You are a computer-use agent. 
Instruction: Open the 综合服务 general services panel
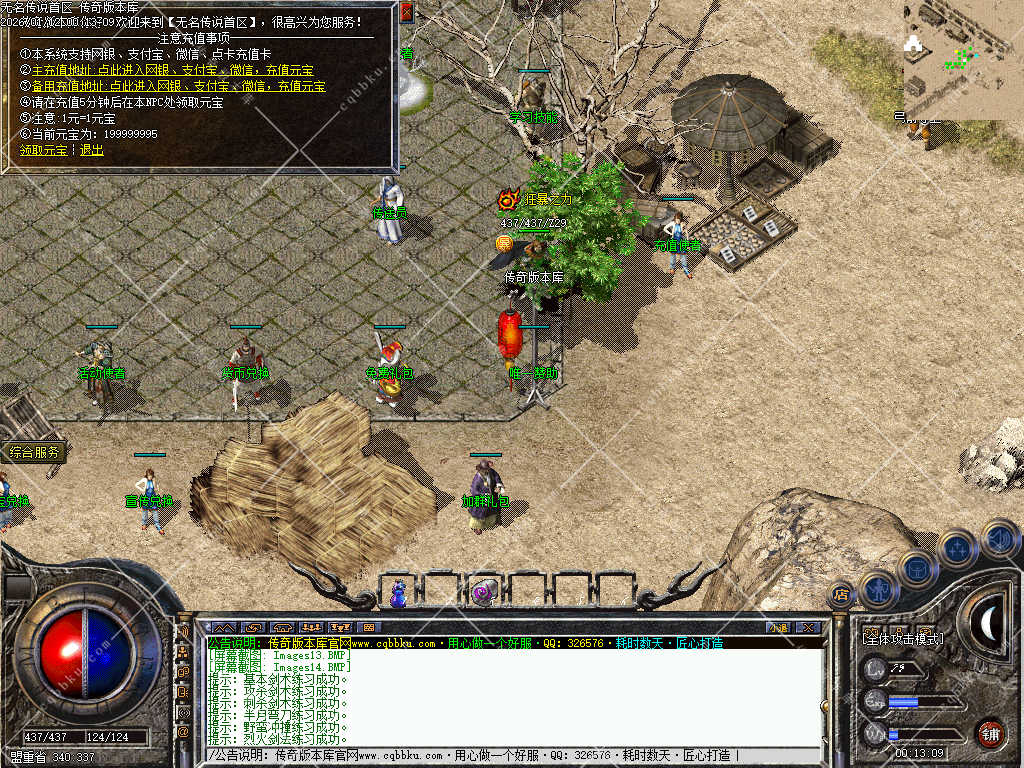point(34,452)
